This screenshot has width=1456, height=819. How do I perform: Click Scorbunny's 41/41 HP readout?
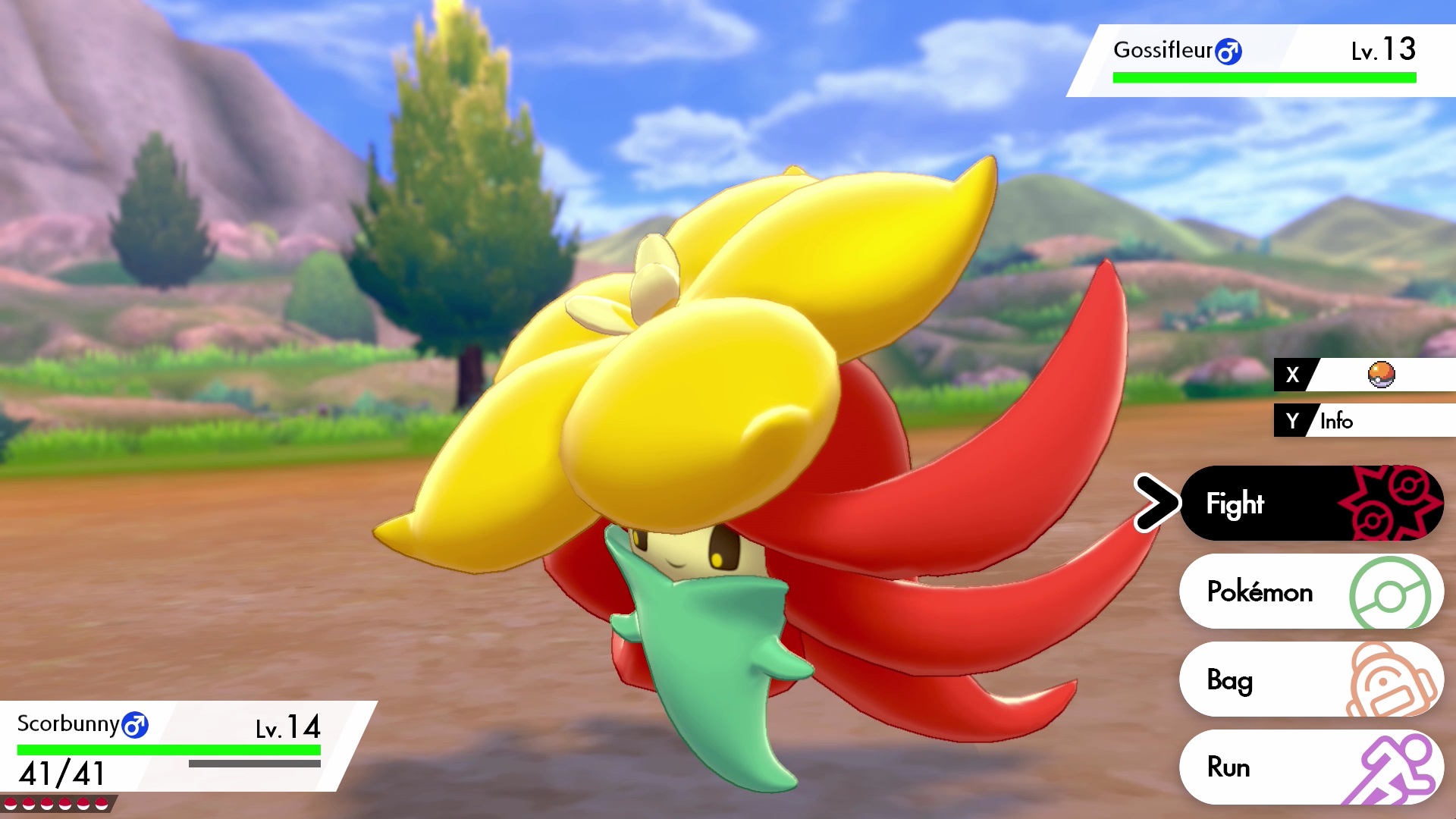[59, 773]
